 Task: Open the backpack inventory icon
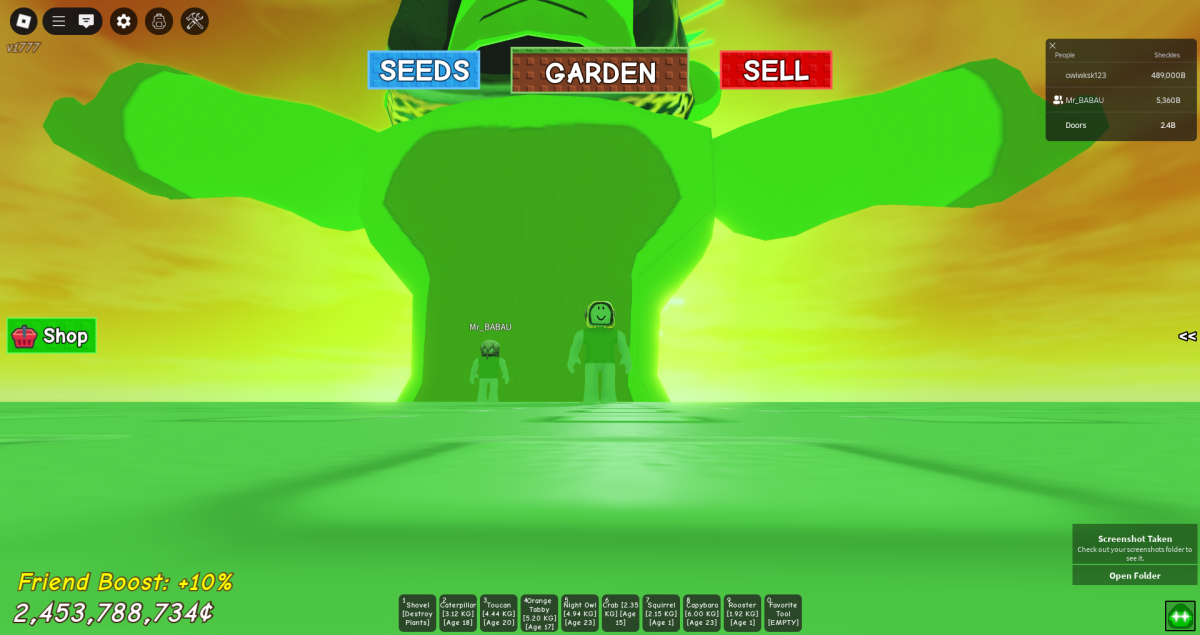point(159,21)
